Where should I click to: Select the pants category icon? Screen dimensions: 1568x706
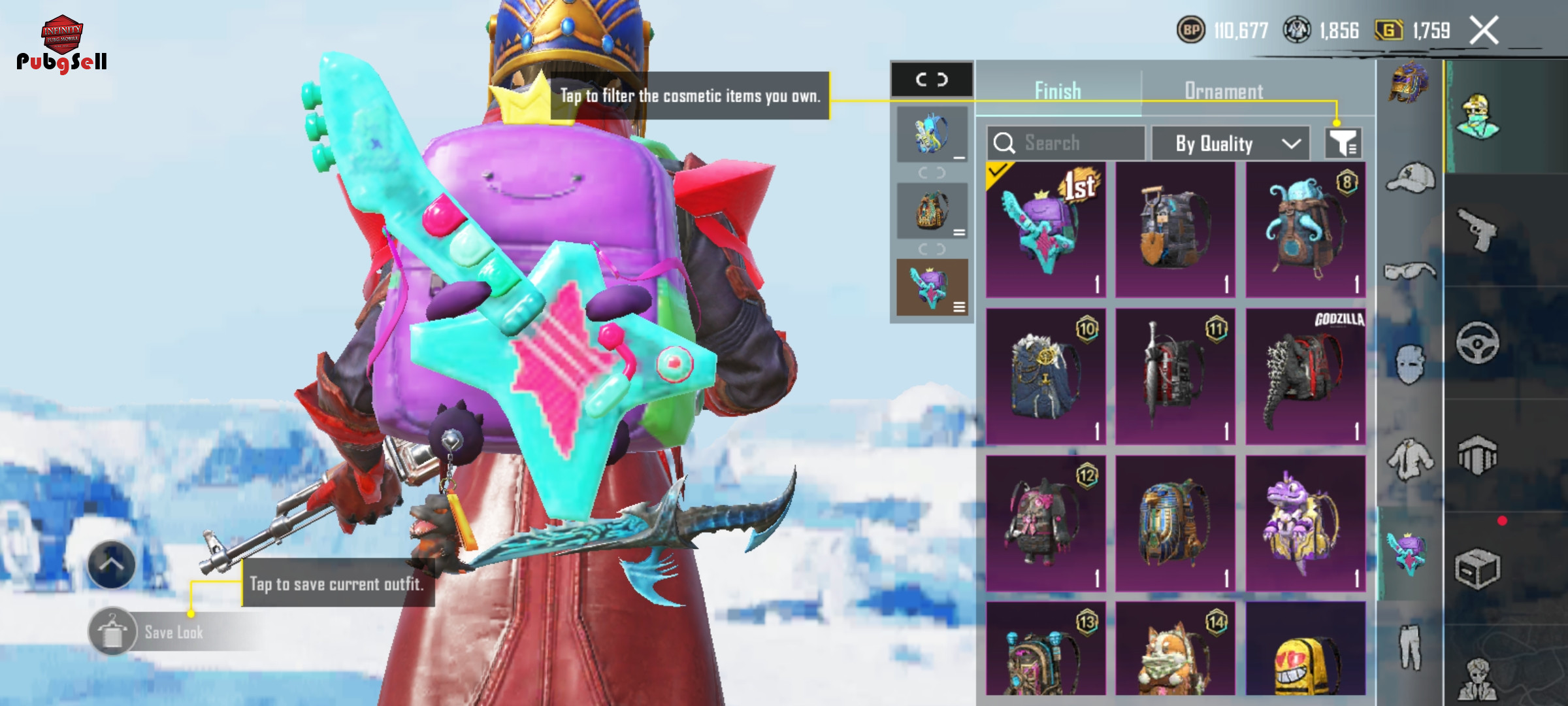pos(1411,647)
